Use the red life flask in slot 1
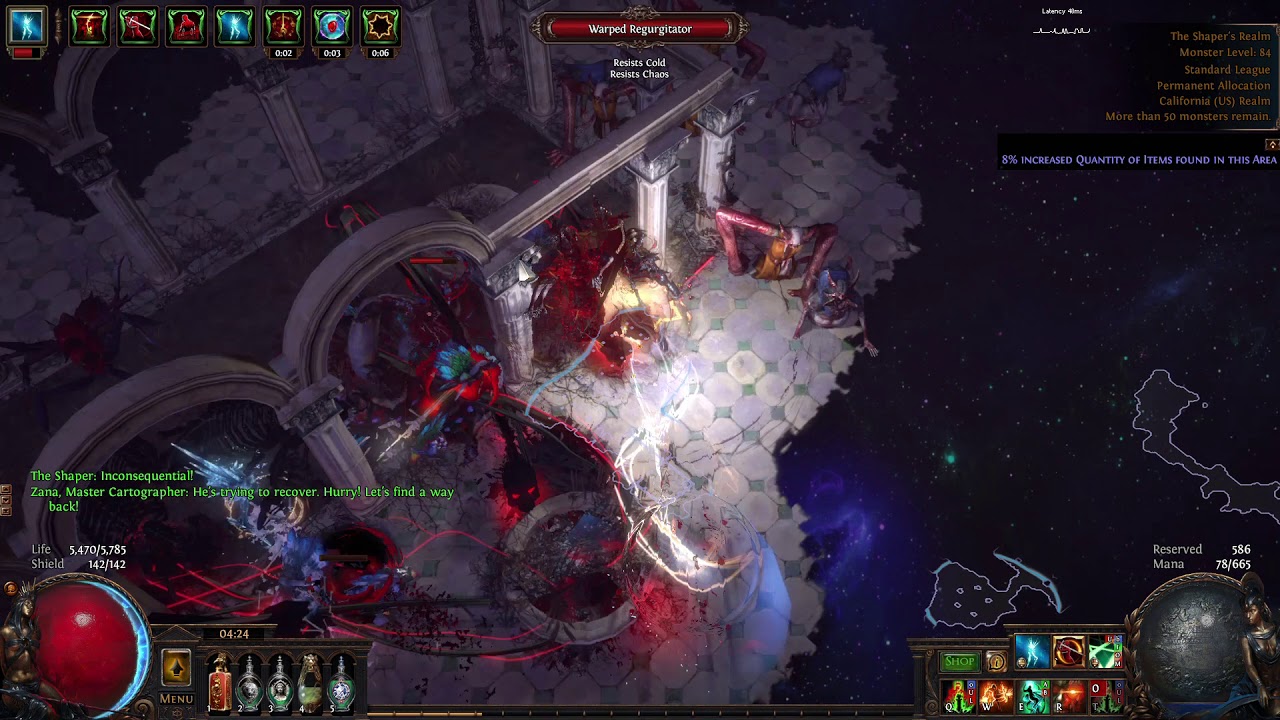 (220, 684)
